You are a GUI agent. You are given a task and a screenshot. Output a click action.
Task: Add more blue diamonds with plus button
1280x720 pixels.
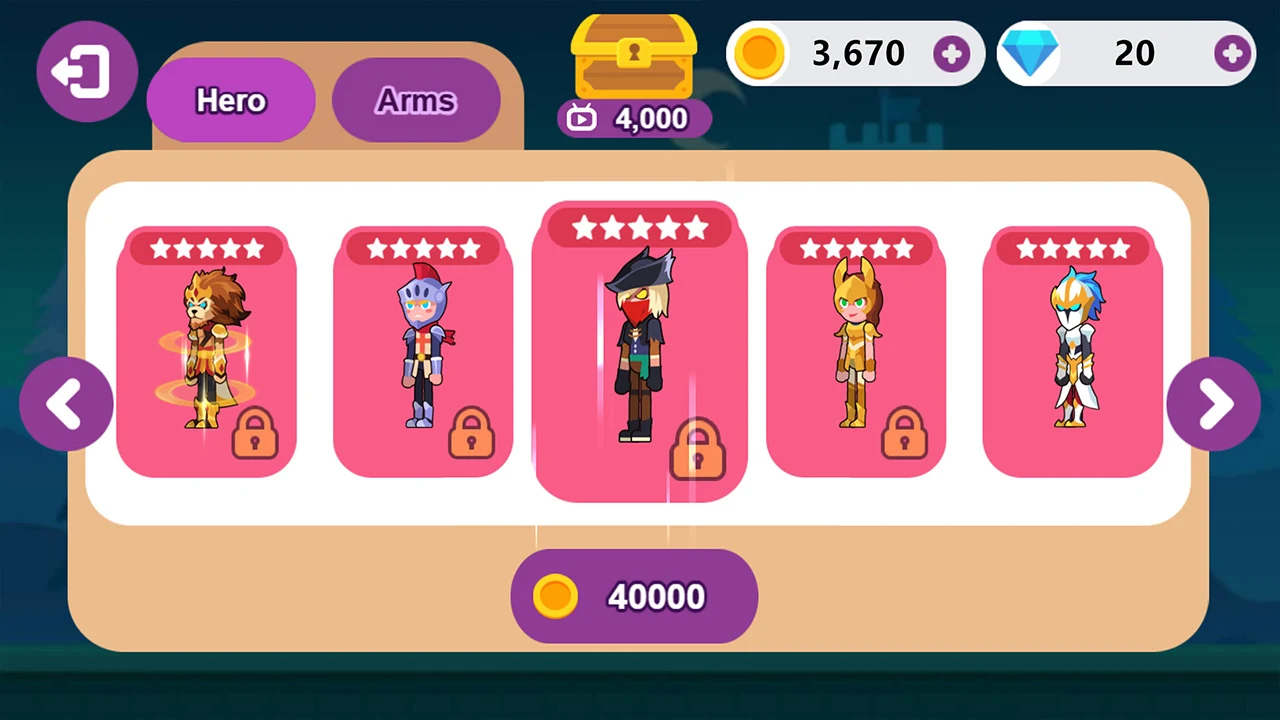1233,53
